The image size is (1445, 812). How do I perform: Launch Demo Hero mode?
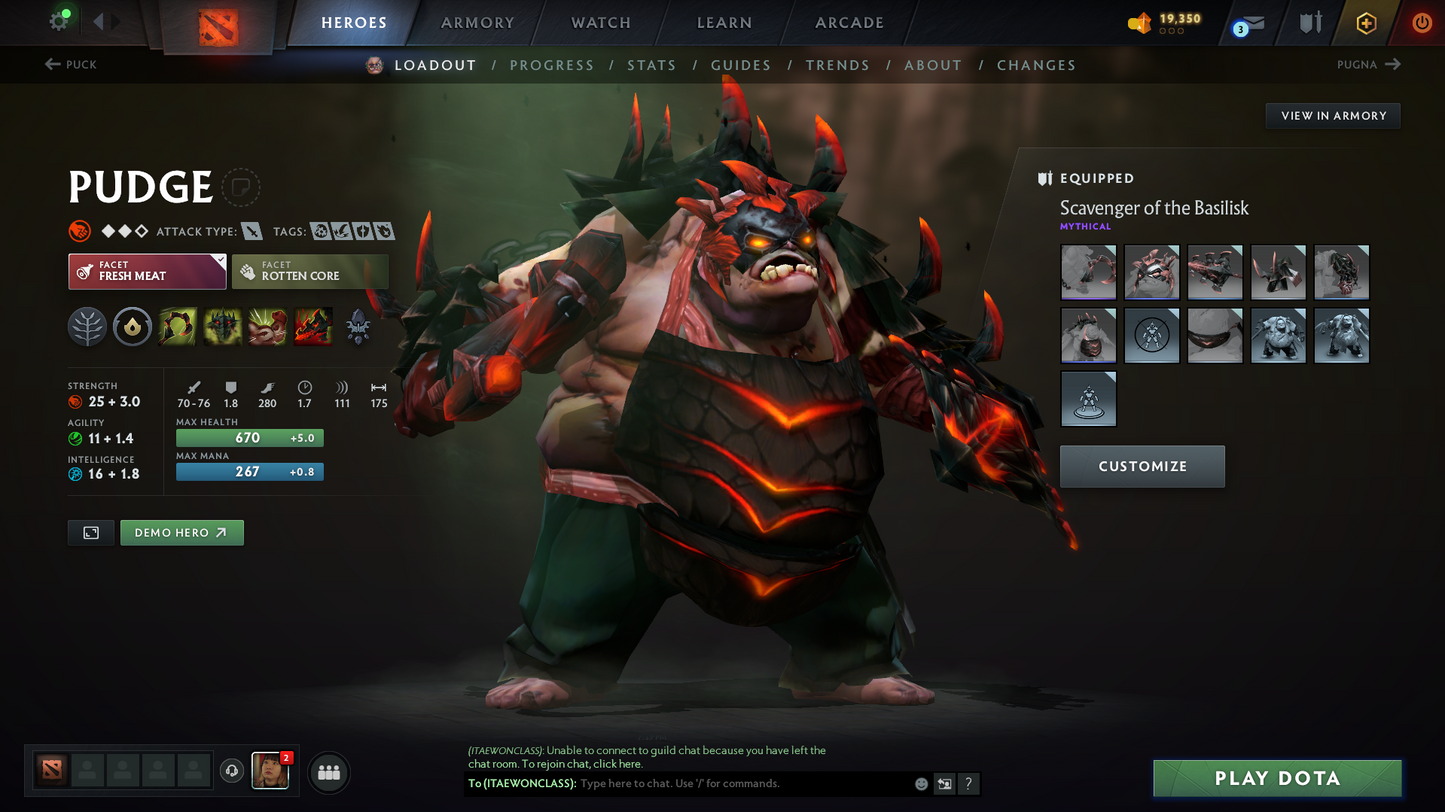181,533
